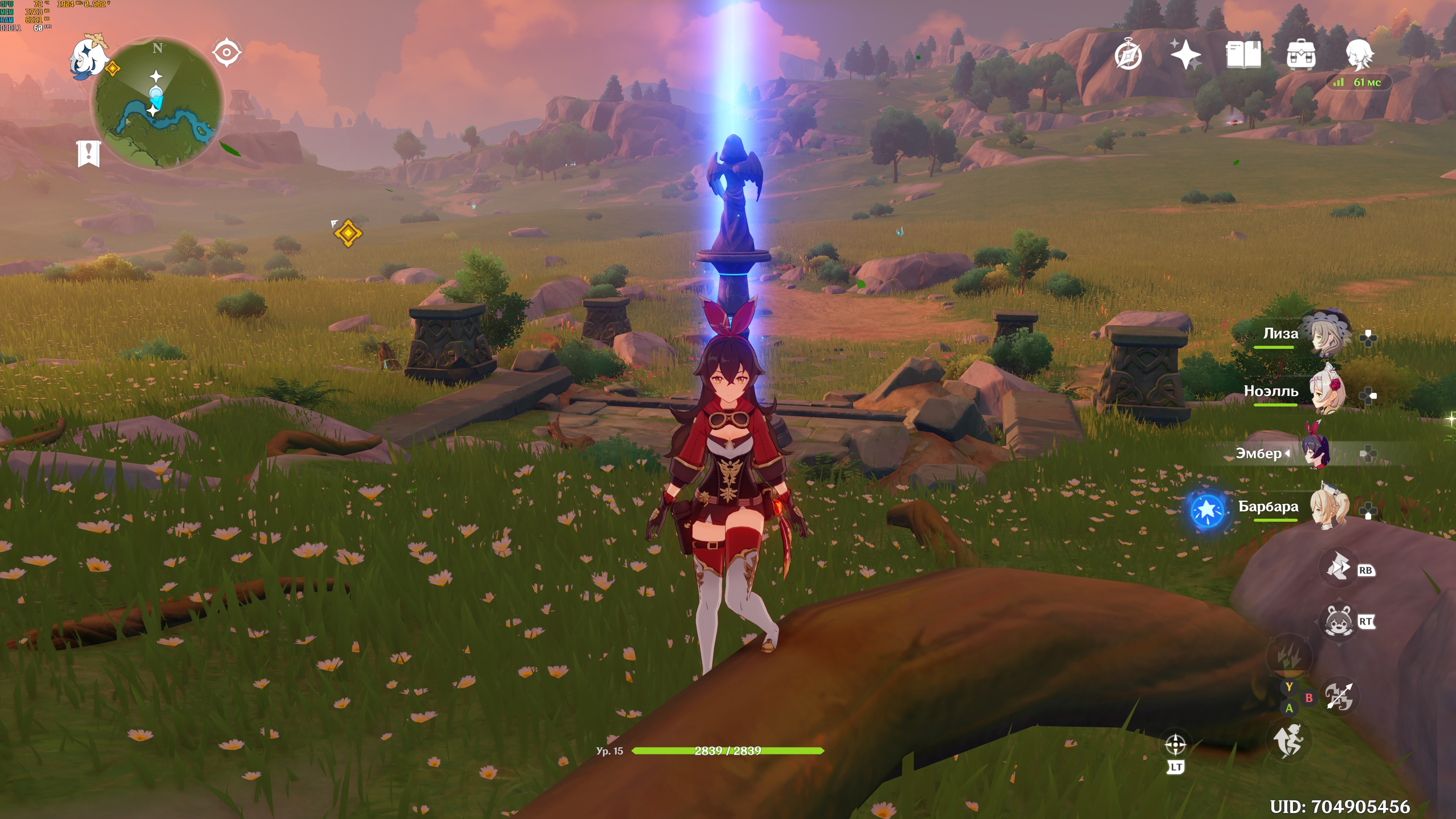Switch to party member Лиза
The image size is (1456, 819).
point(1325,334)
